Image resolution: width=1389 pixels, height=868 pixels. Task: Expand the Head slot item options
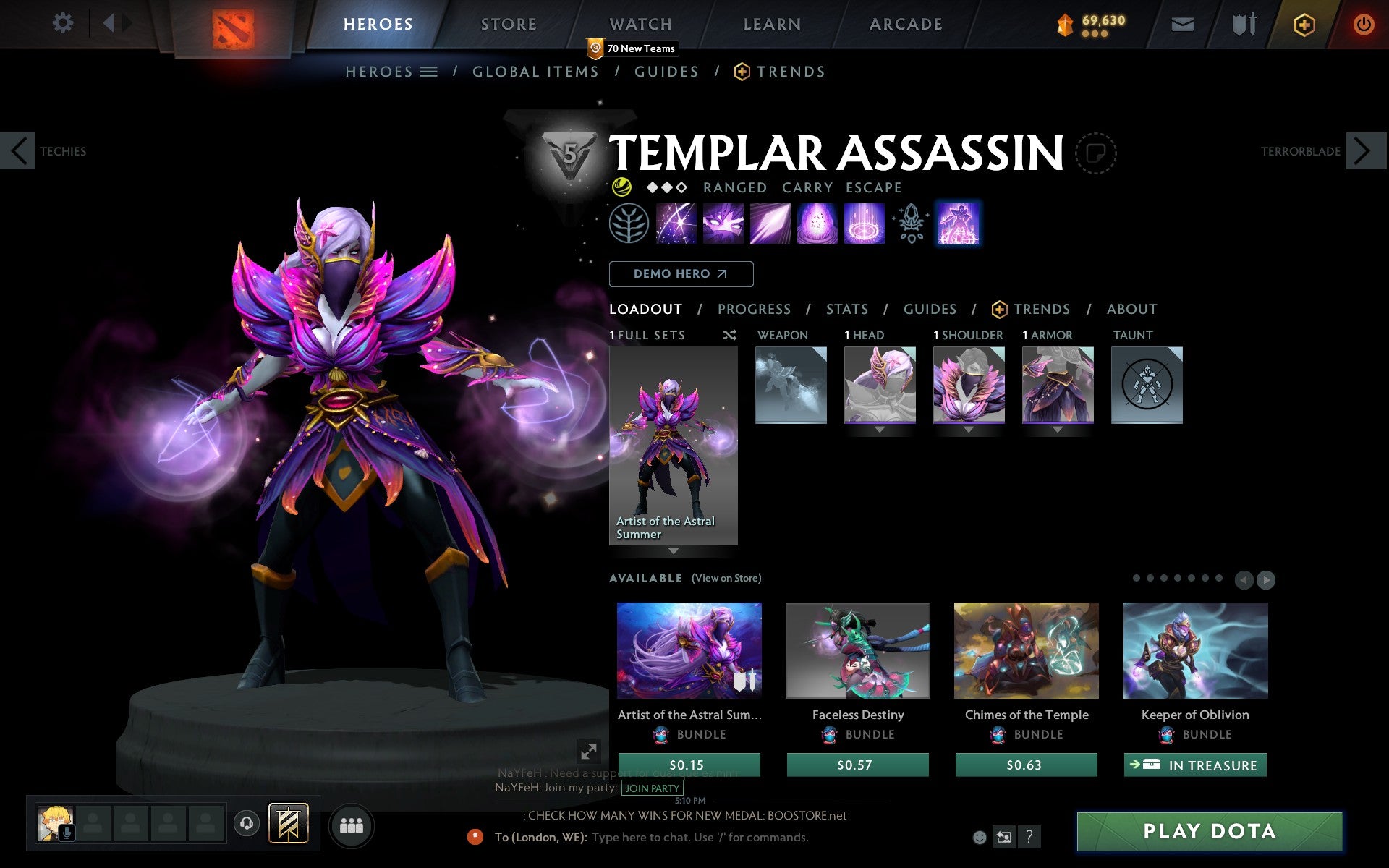click(880, 427)
